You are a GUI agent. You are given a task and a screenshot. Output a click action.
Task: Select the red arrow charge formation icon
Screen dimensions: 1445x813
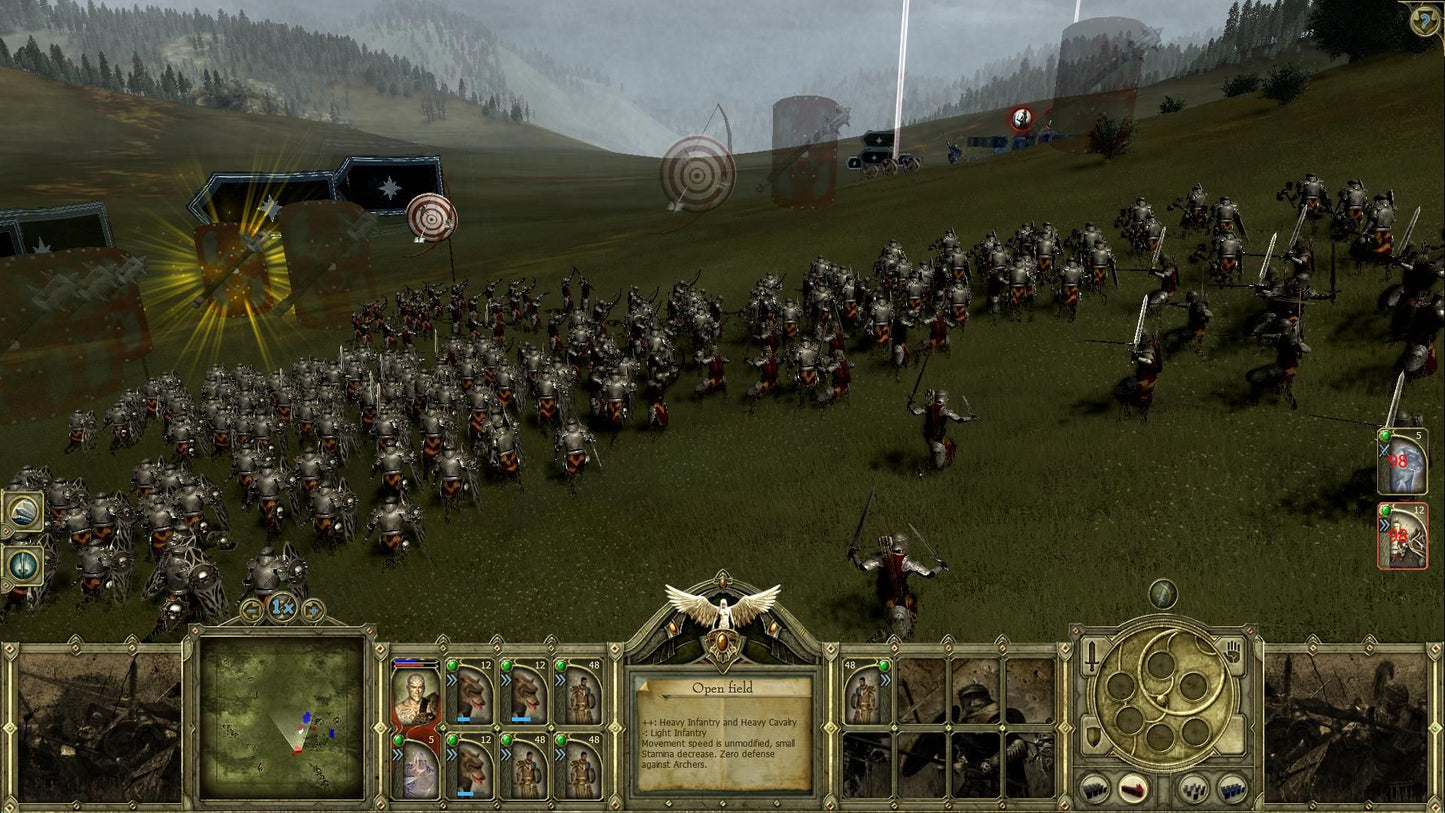point(1133,789)
